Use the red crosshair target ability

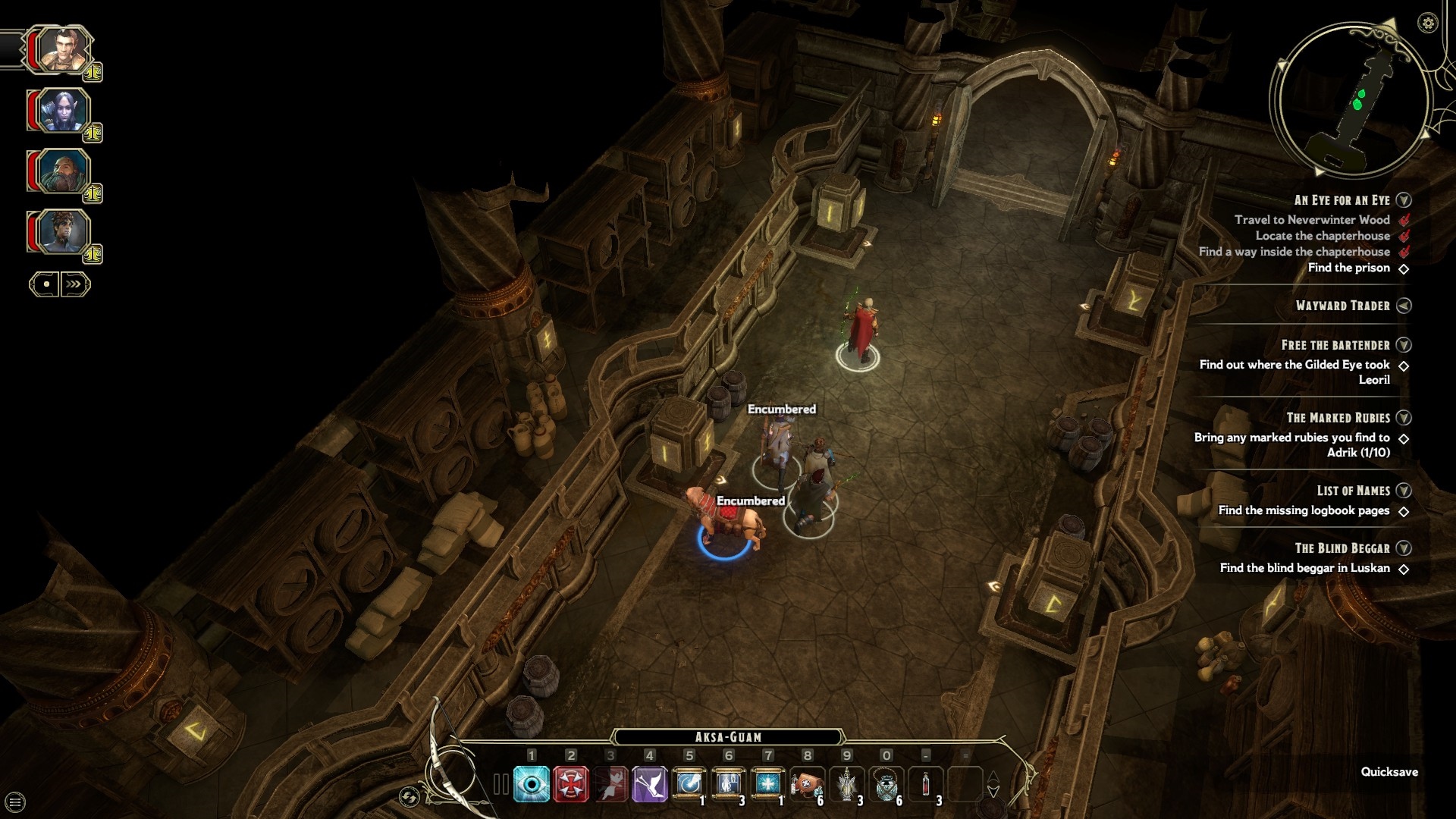pyautogui.click(x=571, y=783)
